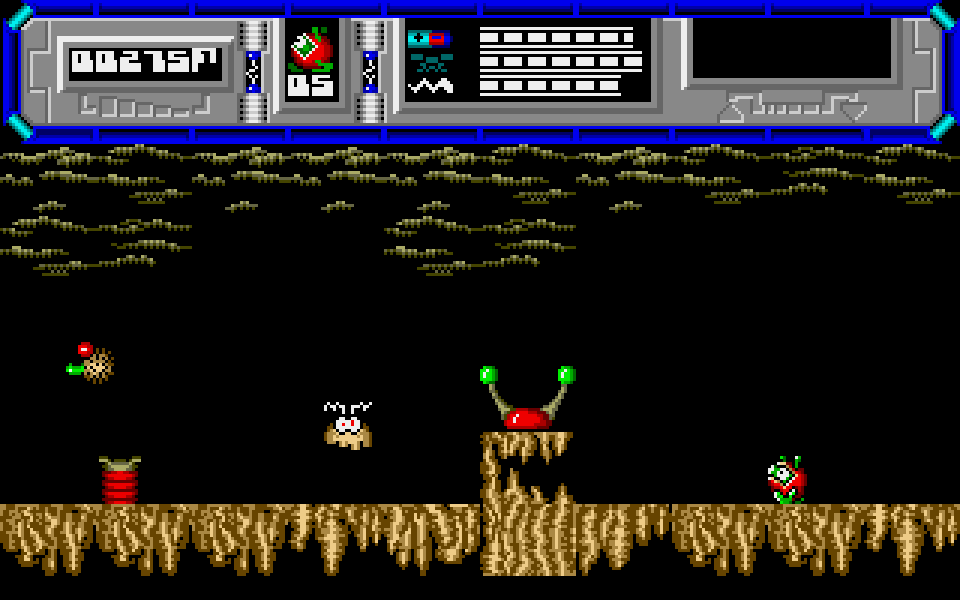Click the skull and crossbones icon

(431, 62)
